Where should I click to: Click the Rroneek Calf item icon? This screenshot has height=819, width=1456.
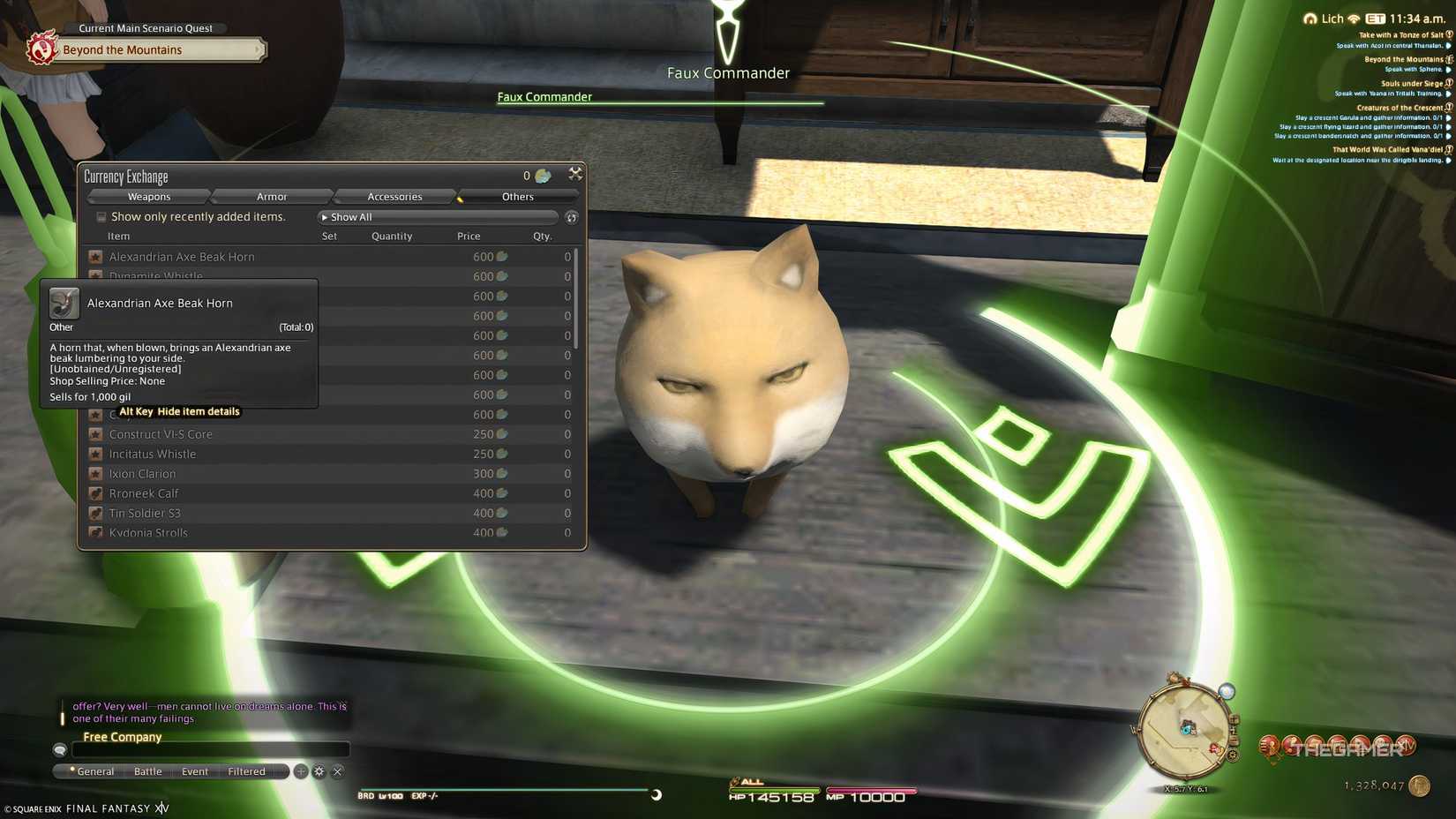pyautogui.click(x=95, y=493)
